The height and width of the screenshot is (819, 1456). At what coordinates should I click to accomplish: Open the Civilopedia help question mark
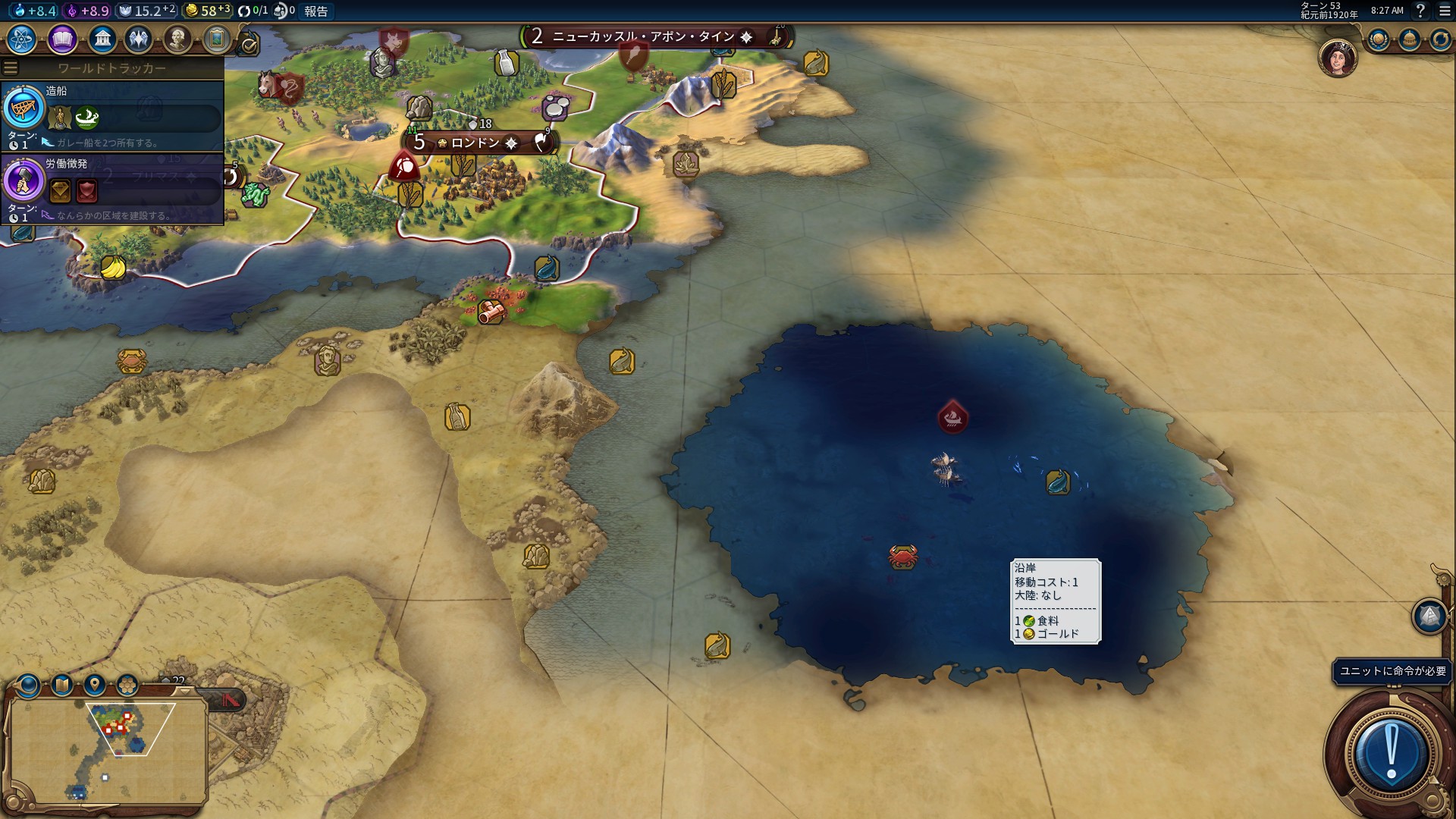(x=1420, y=11)
